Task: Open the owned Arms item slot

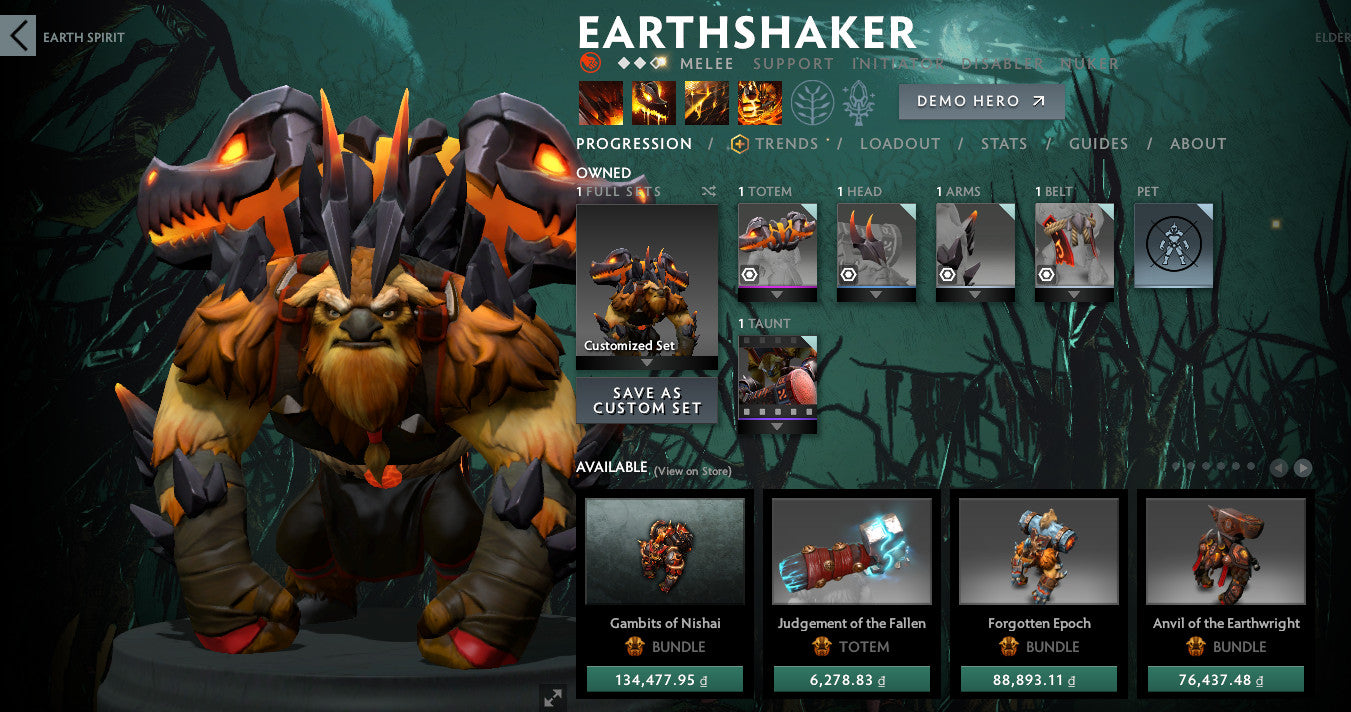Action: (x=975, y=246)
